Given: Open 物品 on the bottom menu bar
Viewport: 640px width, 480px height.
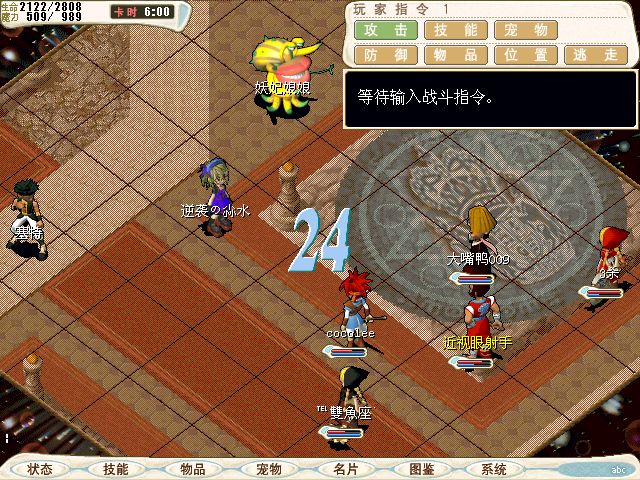Looking at the screenshot, I should [193, 469].
